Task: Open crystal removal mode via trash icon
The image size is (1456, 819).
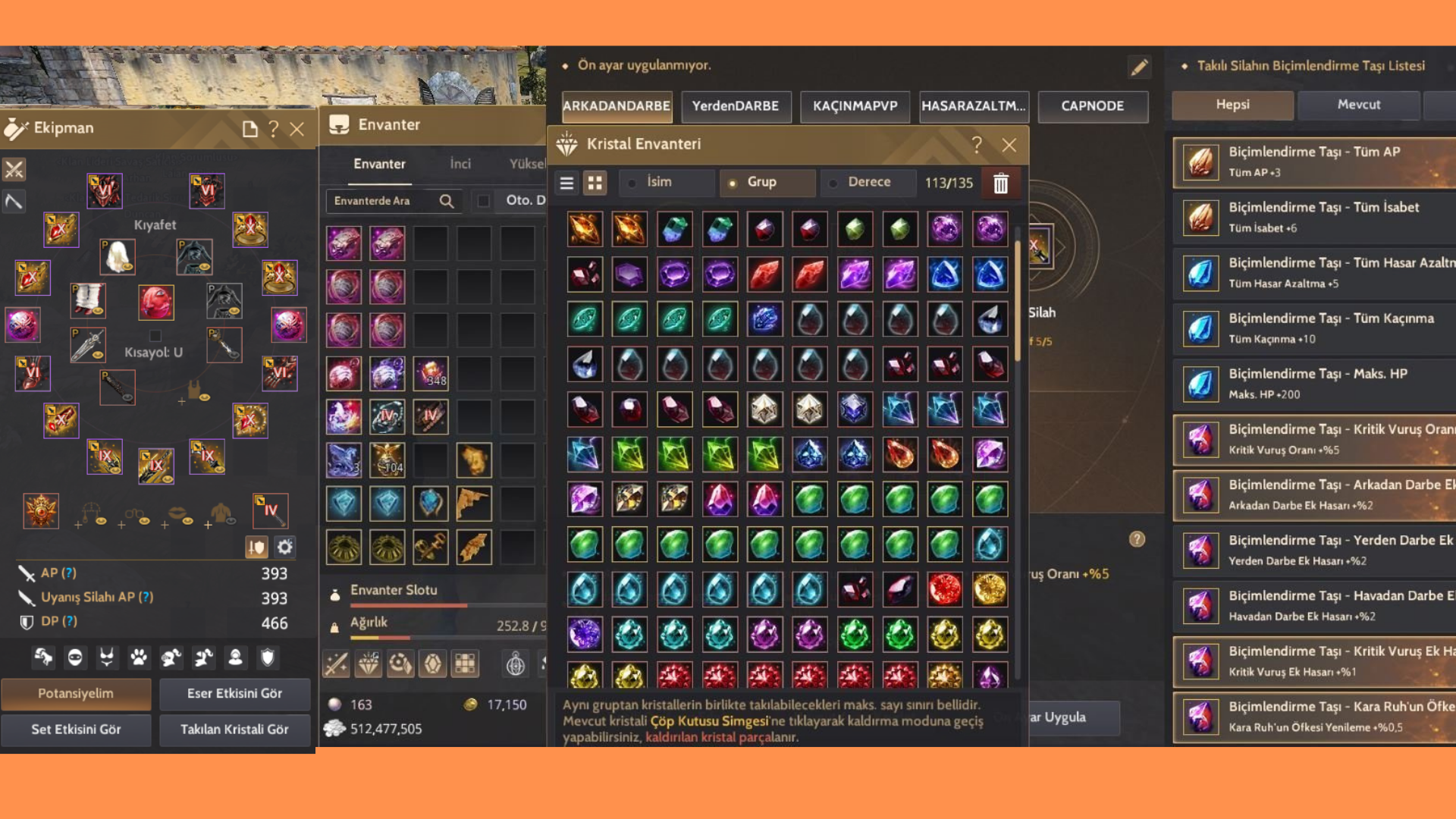Action: click(1001, 184)
